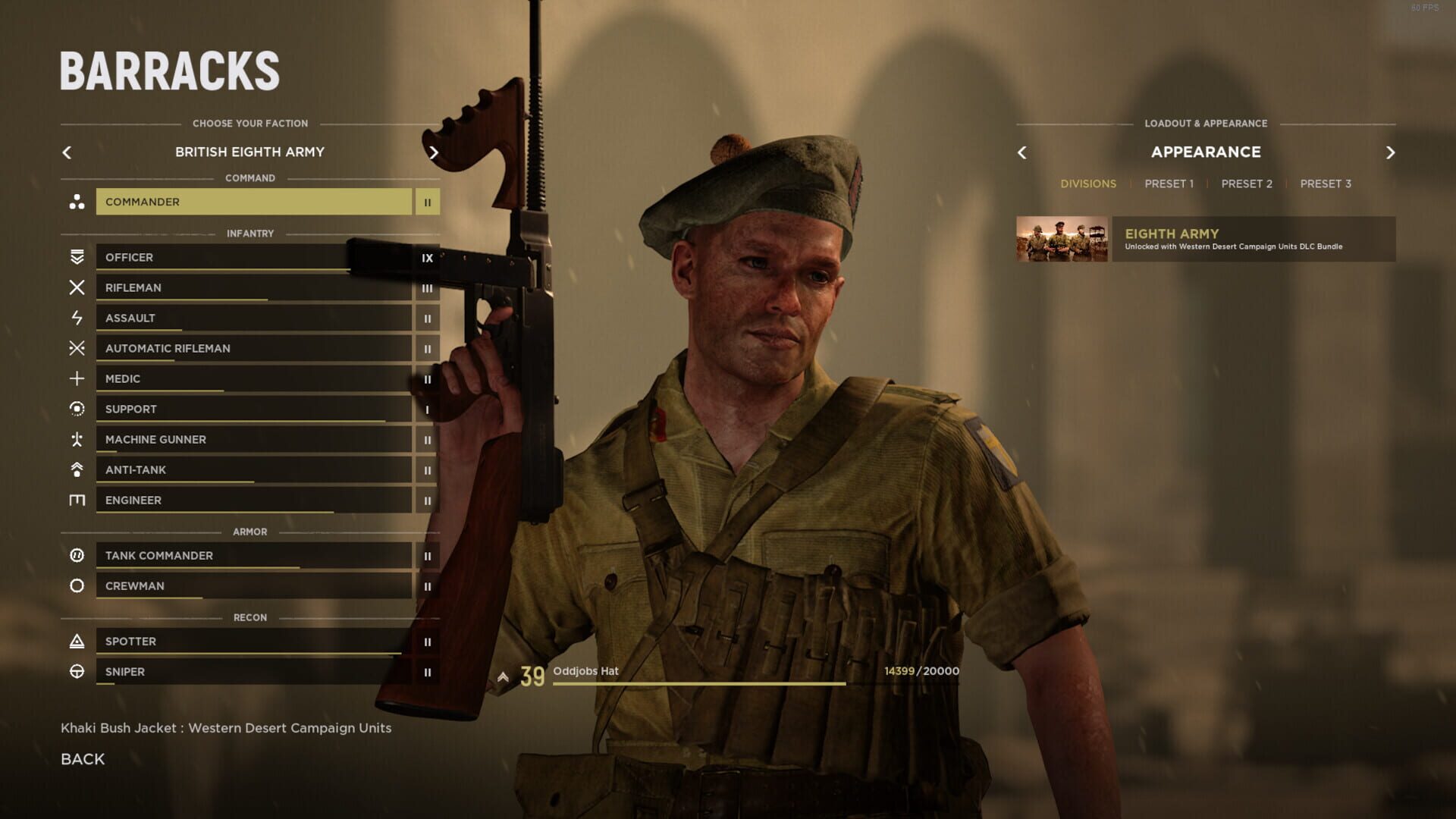1456x819 pixels.
Task: Click the Tank Commander icon
Action: (76, 555)
